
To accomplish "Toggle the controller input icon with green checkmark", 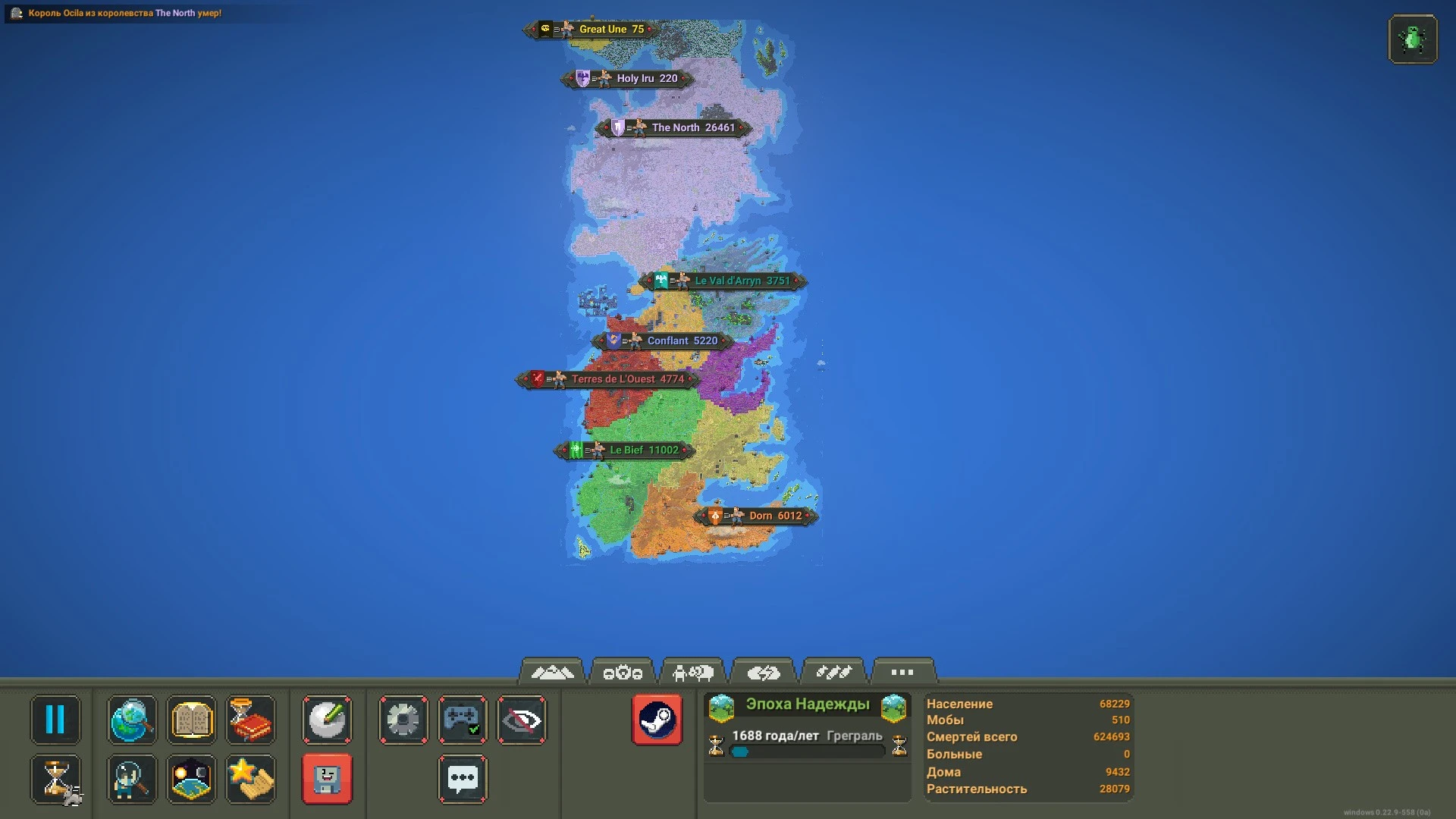I will tap(463, 720).
